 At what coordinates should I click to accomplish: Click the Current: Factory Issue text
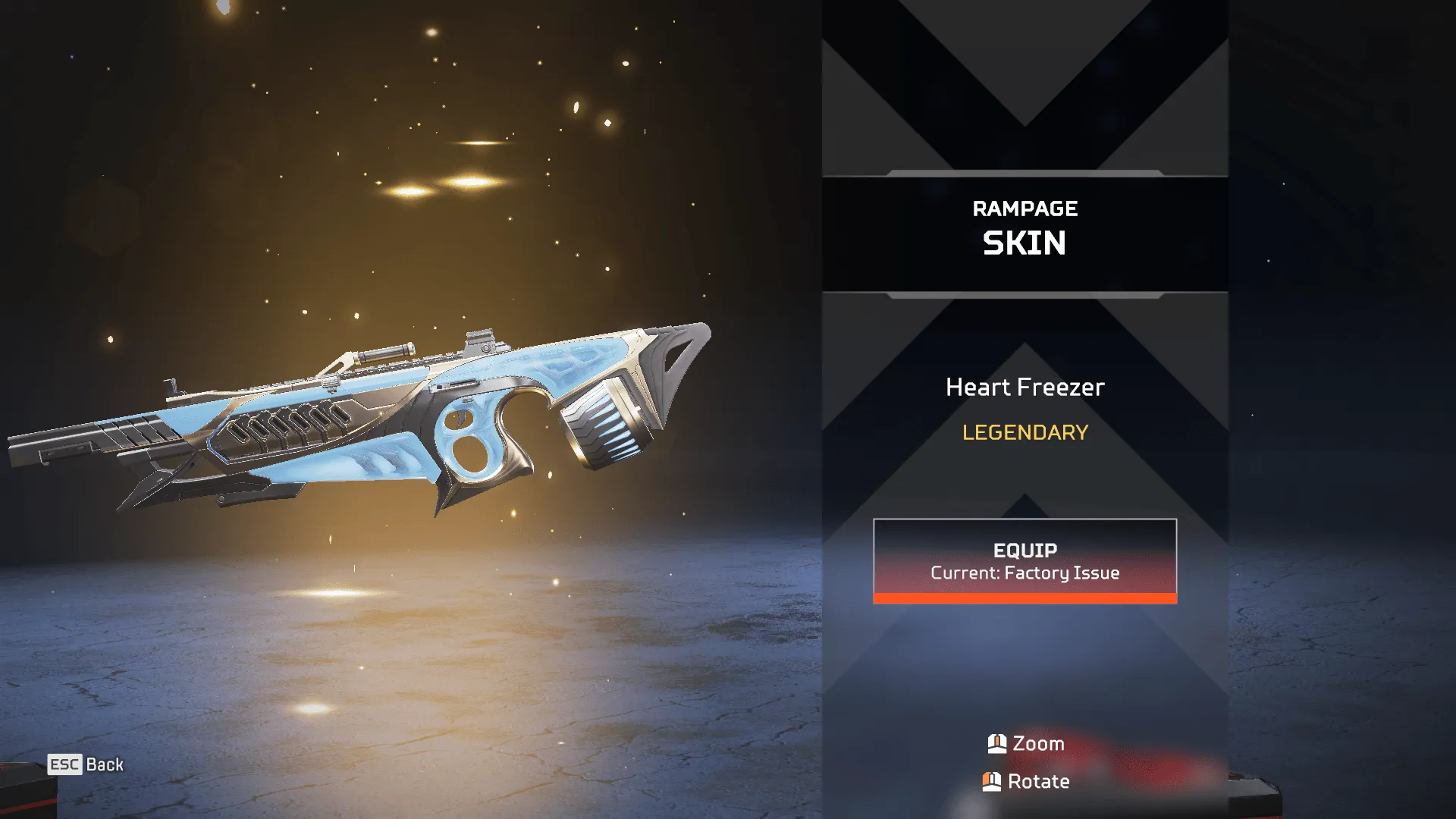coord(1025,574)
